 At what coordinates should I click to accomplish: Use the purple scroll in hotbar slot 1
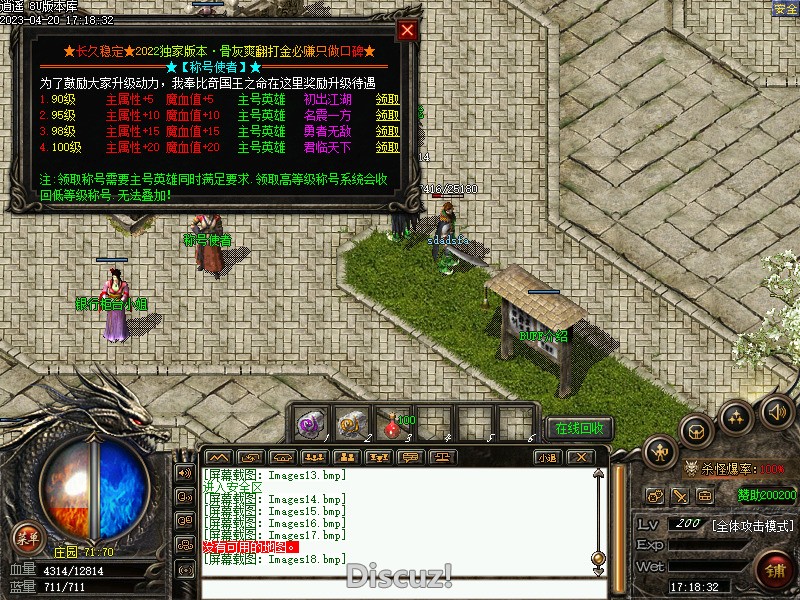point(309,424)
